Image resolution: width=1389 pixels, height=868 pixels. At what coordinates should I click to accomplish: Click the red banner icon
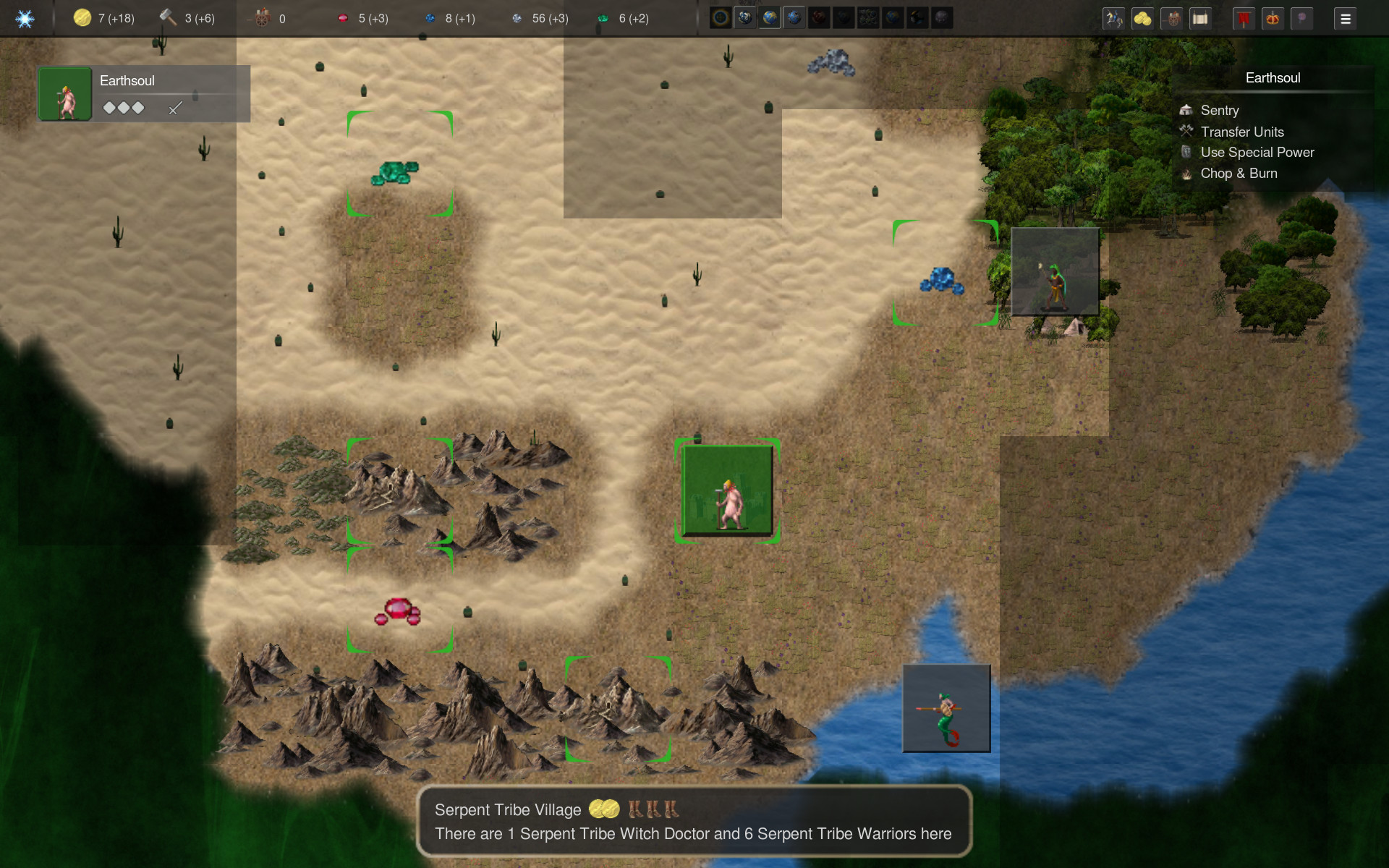pyautogui.click(x=1243, y=18)
